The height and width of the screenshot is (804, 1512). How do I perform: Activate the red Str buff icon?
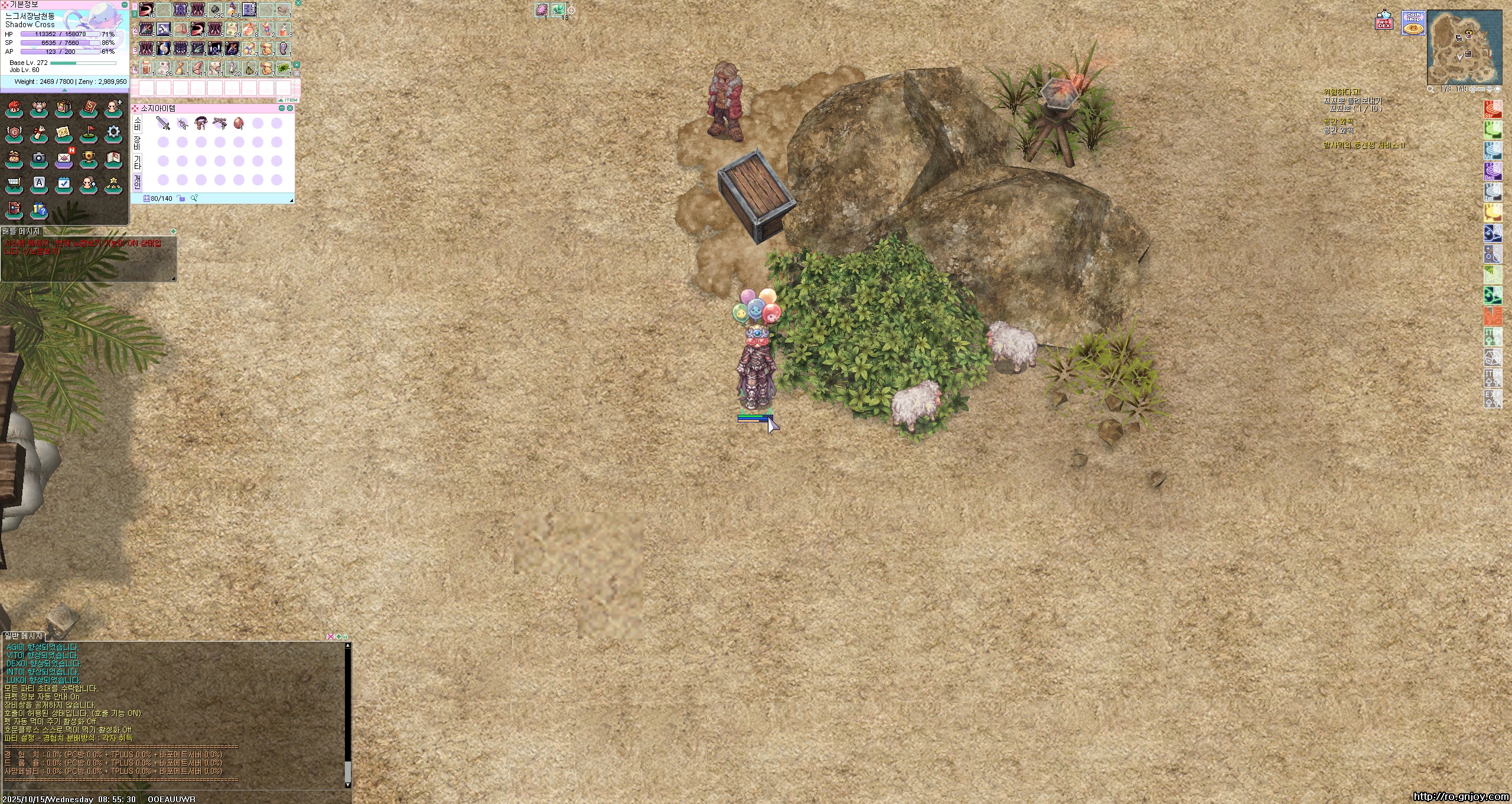pos(1493,109)
